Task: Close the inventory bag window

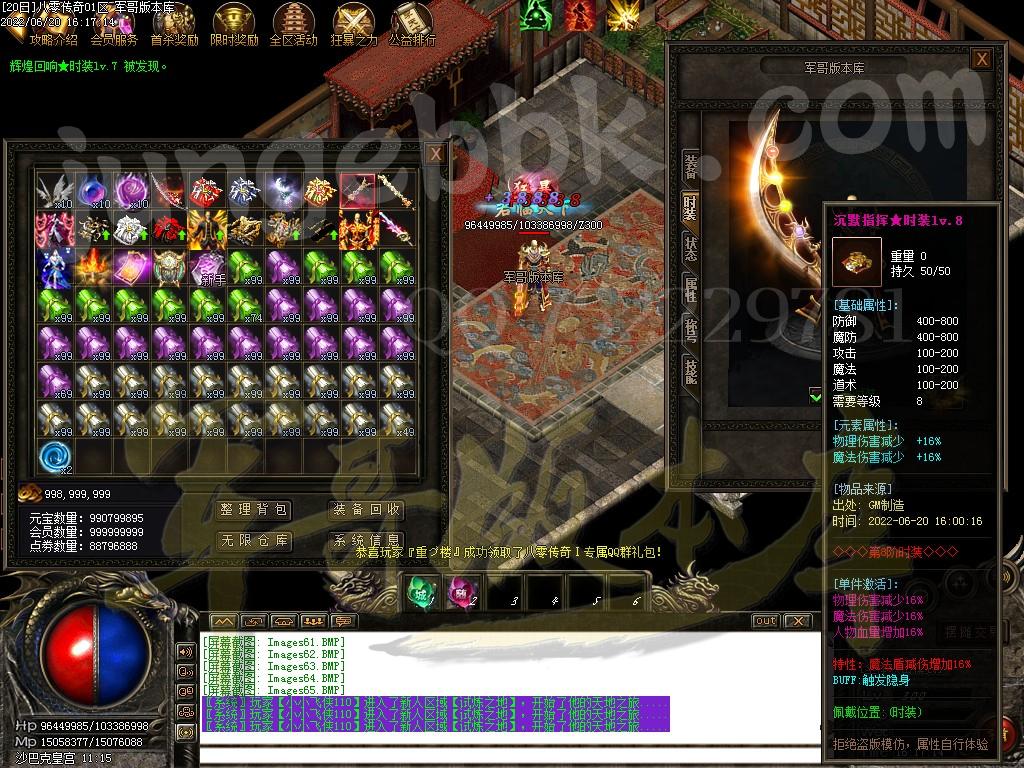Action: [x=435, y=154]
